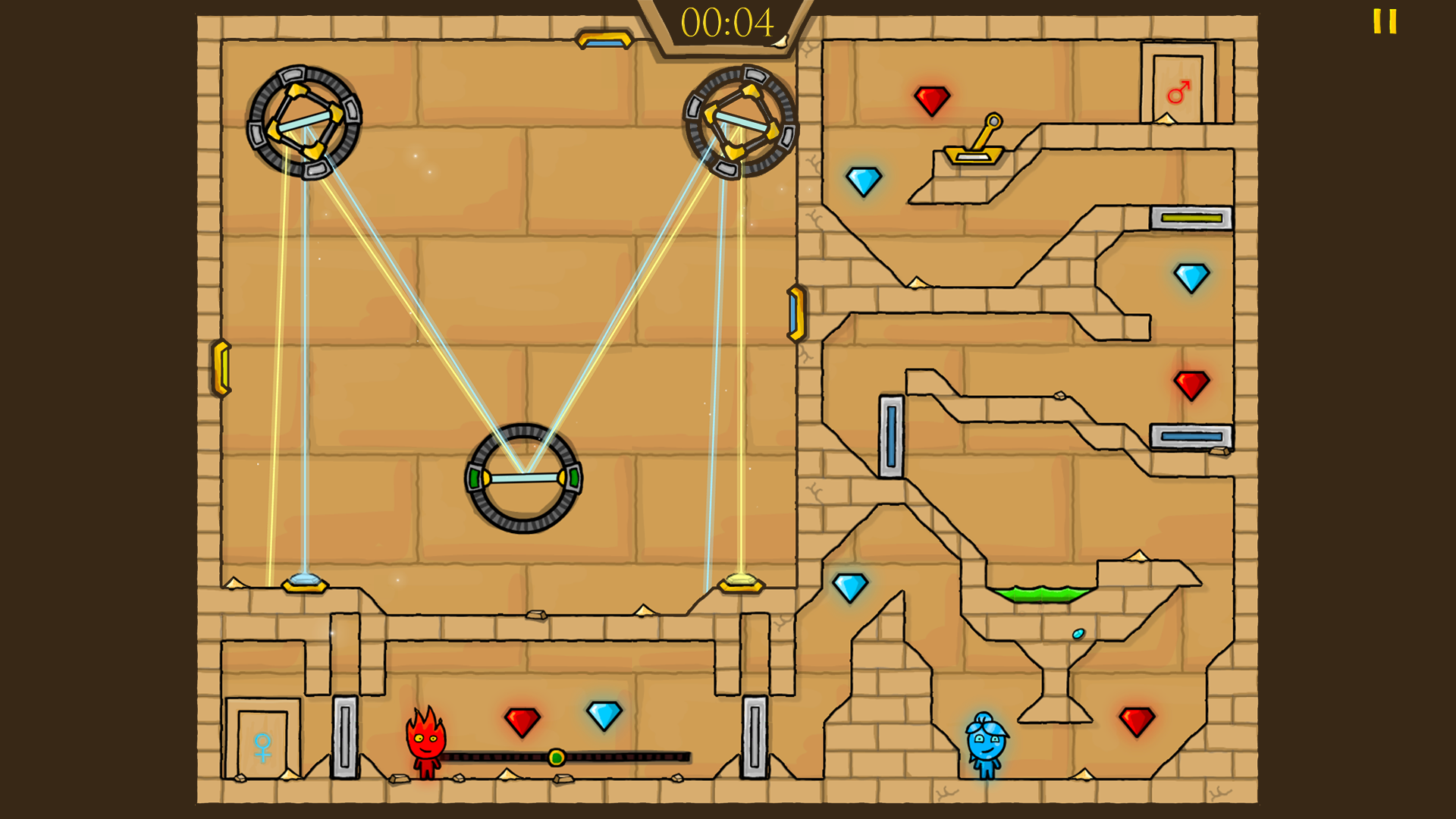
Task: Click the timer showing 00:04
Action: pyautogui.click(x=726, y=24)
